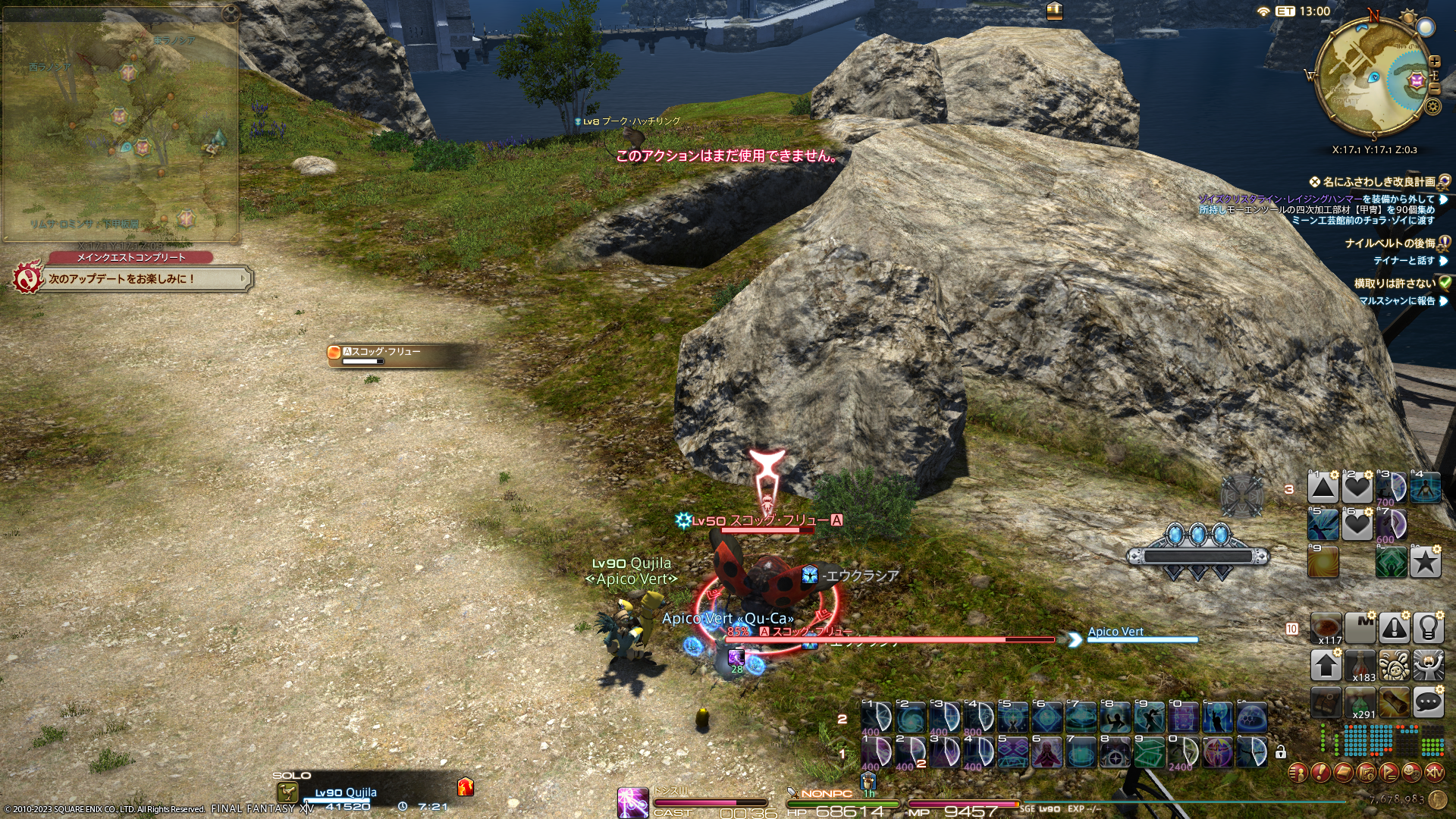The width and height of the screenshot is (1456, 819).
Task: Activate the black star macro icon
Action: [1425, 562]
